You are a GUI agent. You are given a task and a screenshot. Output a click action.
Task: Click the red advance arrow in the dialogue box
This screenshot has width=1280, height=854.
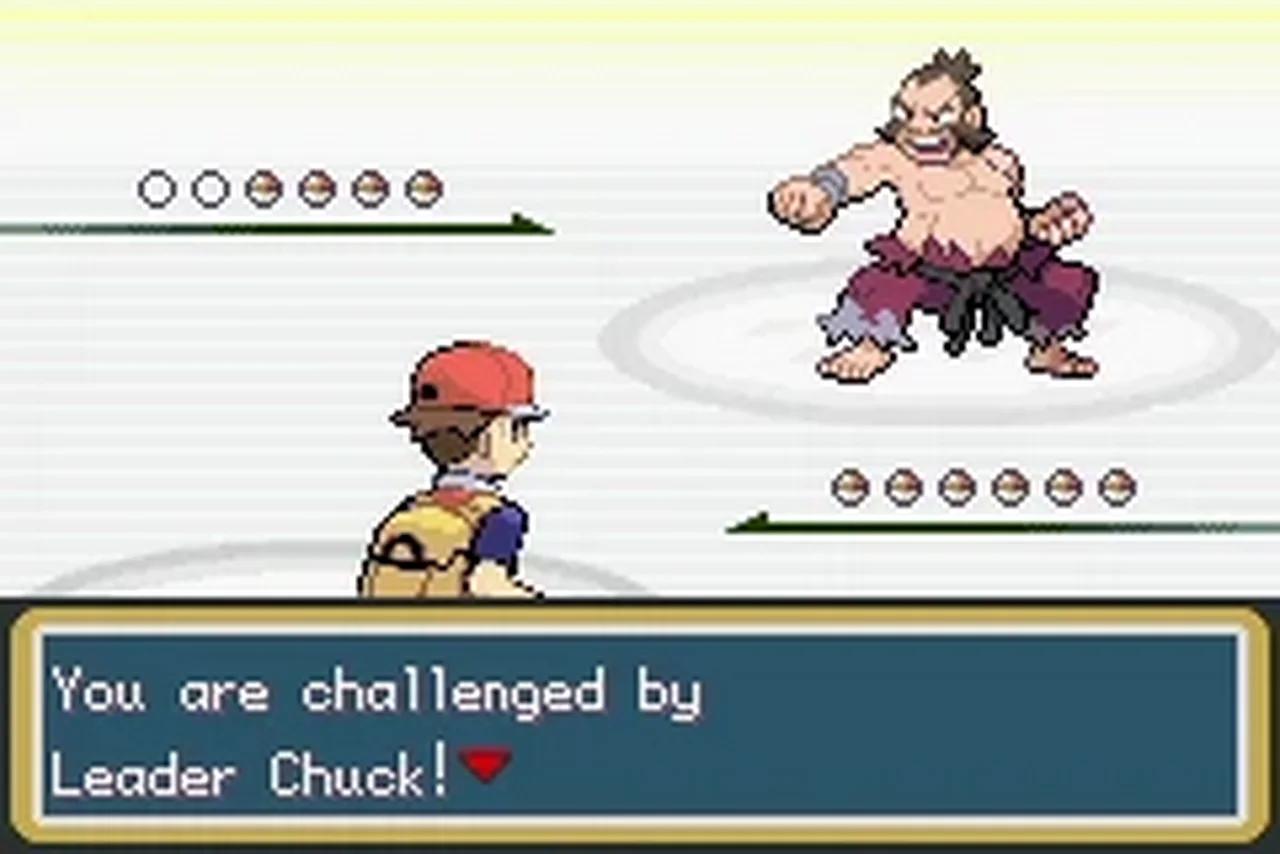(484, 768)
